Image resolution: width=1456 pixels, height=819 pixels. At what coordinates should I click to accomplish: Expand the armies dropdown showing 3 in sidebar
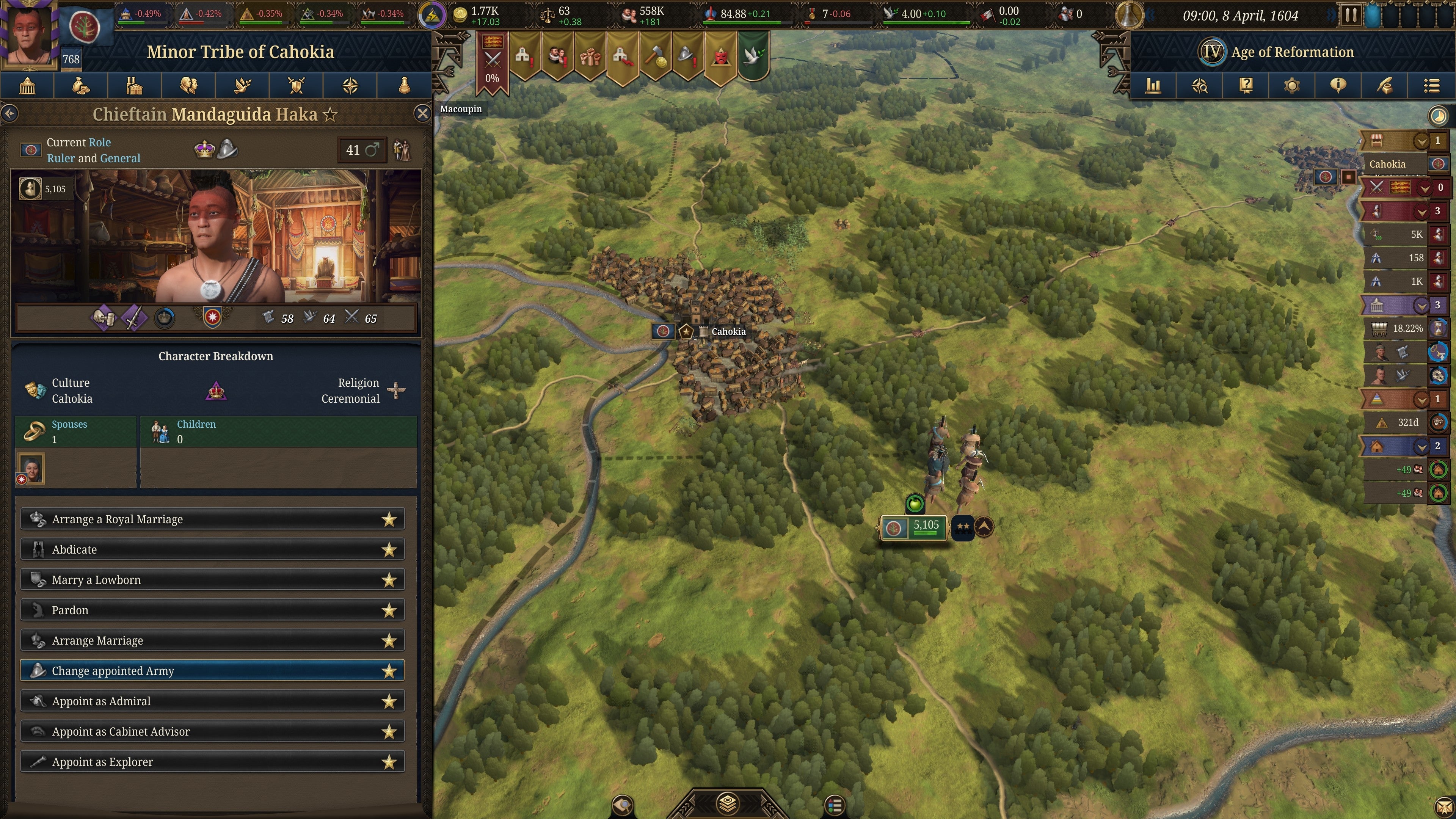point(1422,212)
